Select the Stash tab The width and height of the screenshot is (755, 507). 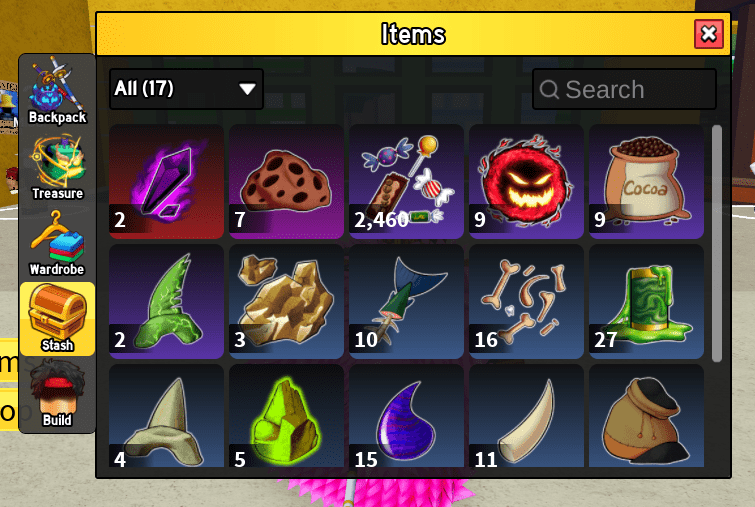pyautogui.click(x=57, y=319)
